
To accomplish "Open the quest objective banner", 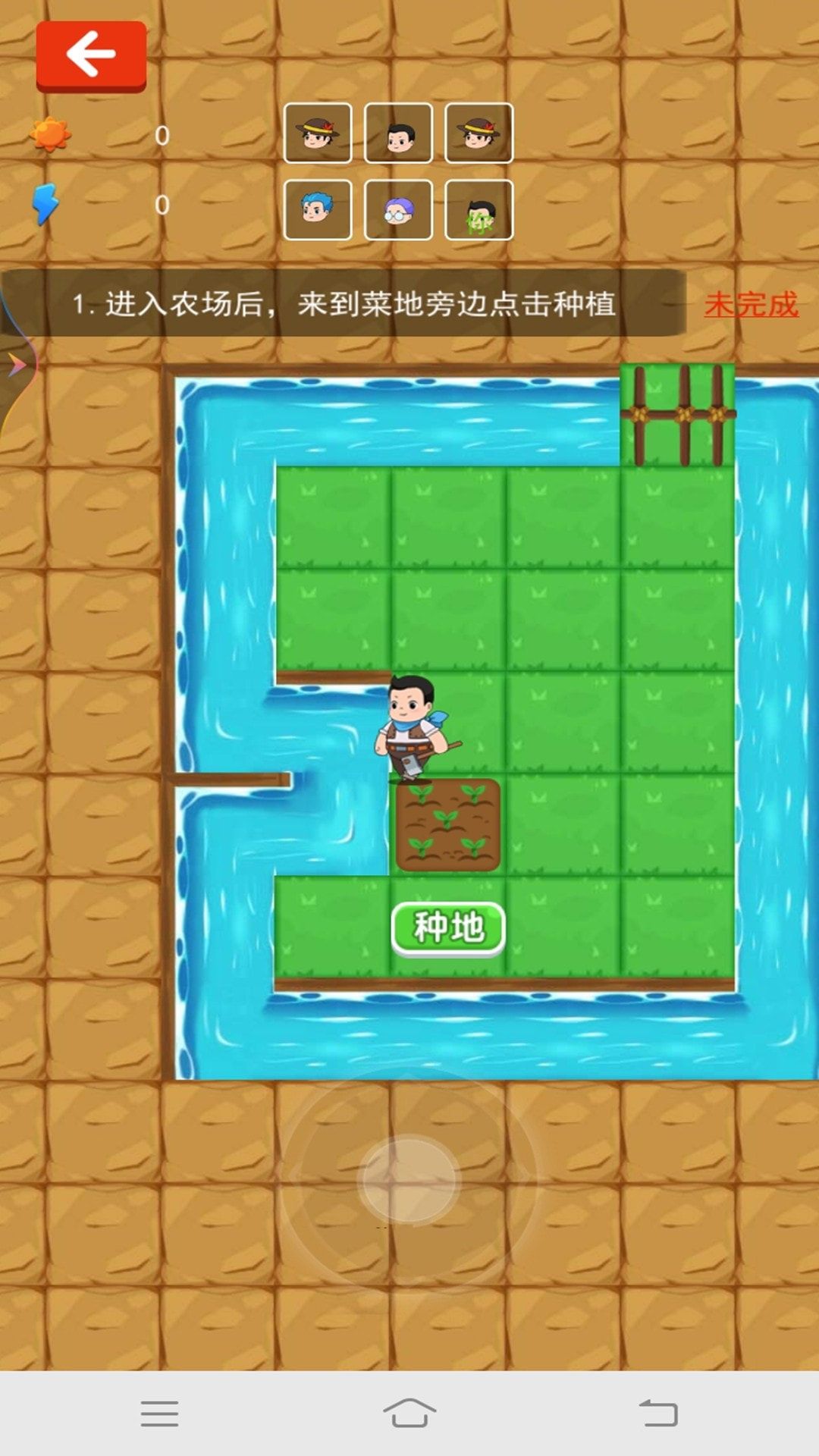I will pyautogui.click(x=343, y=304).
